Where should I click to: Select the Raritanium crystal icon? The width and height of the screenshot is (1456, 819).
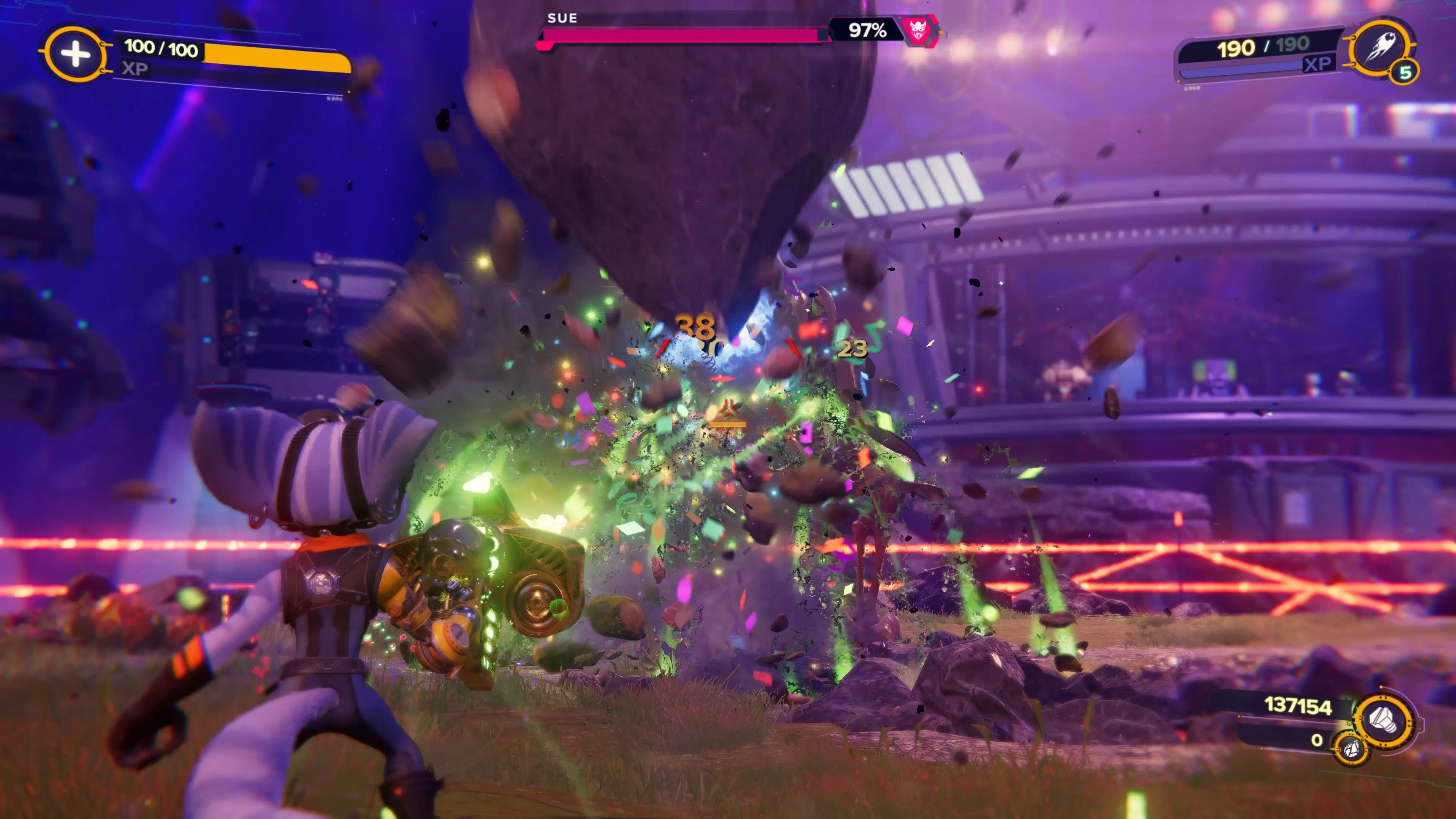(1351, 749)
